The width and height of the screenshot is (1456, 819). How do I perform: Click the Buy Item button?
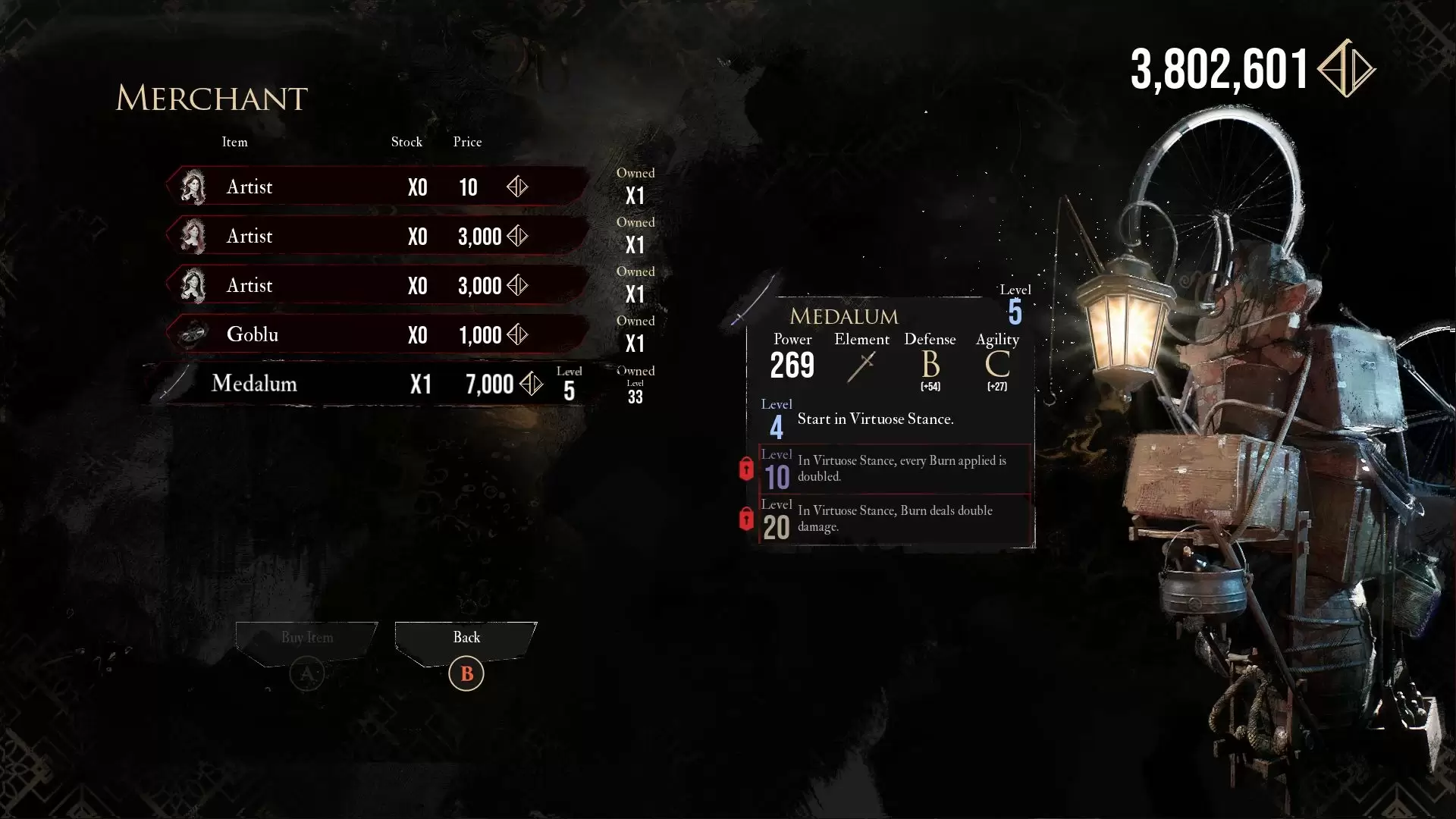coord(306,639)
